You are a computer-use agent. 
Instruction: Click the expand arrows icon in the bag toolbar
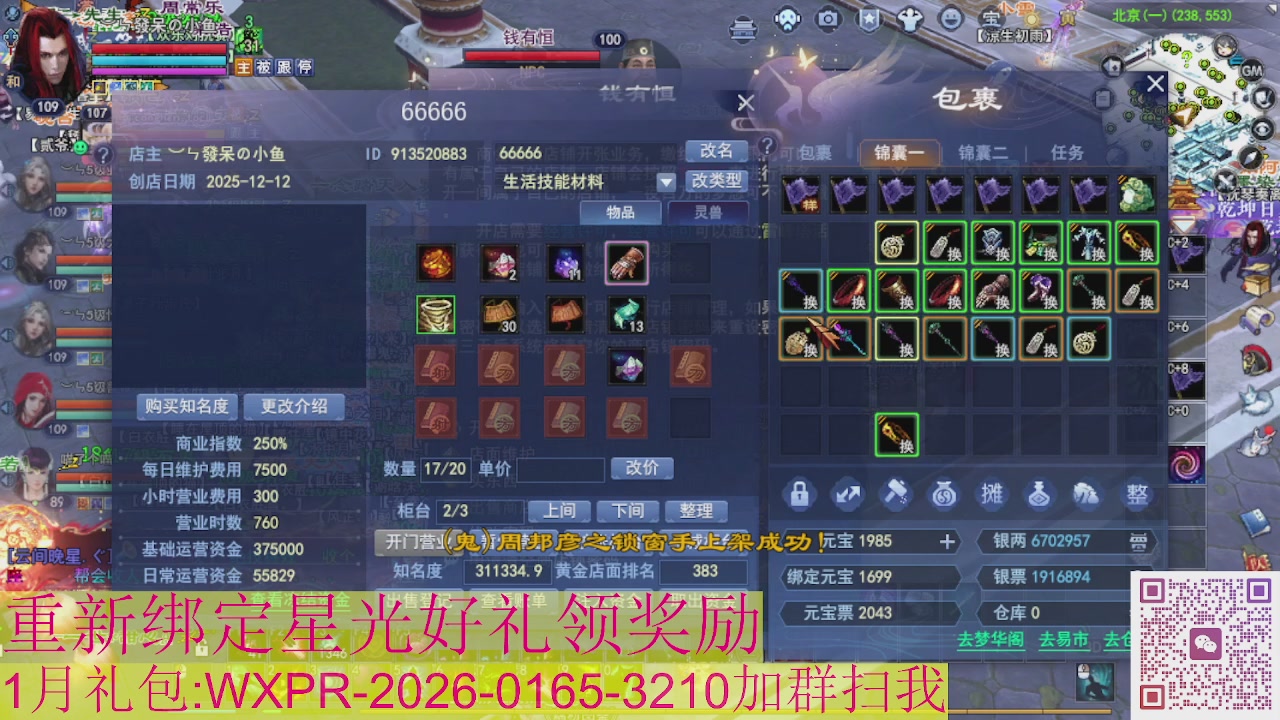[846, 493]
